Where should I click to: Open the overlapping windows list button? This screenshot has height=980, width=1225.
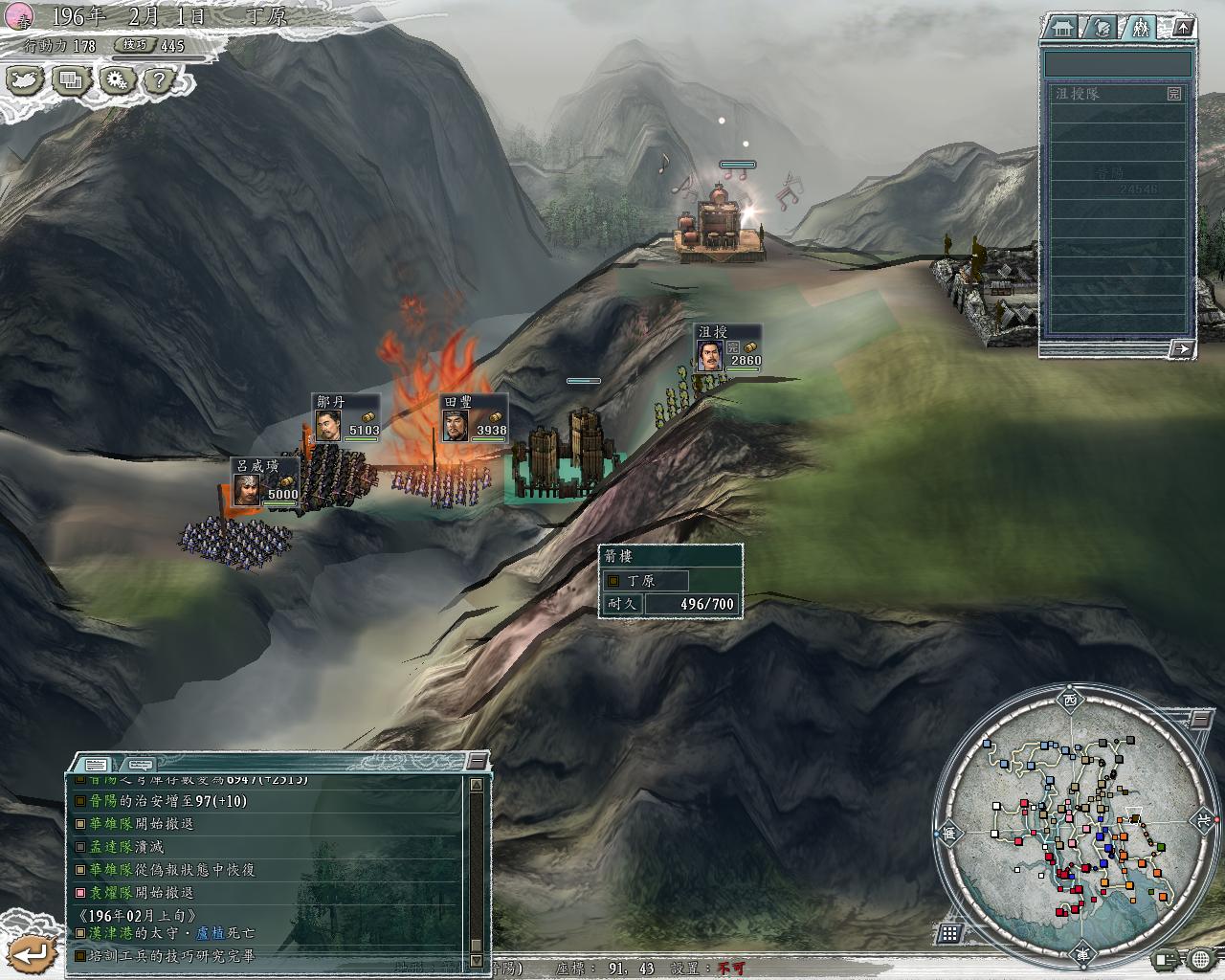click(x=72, y=80)
